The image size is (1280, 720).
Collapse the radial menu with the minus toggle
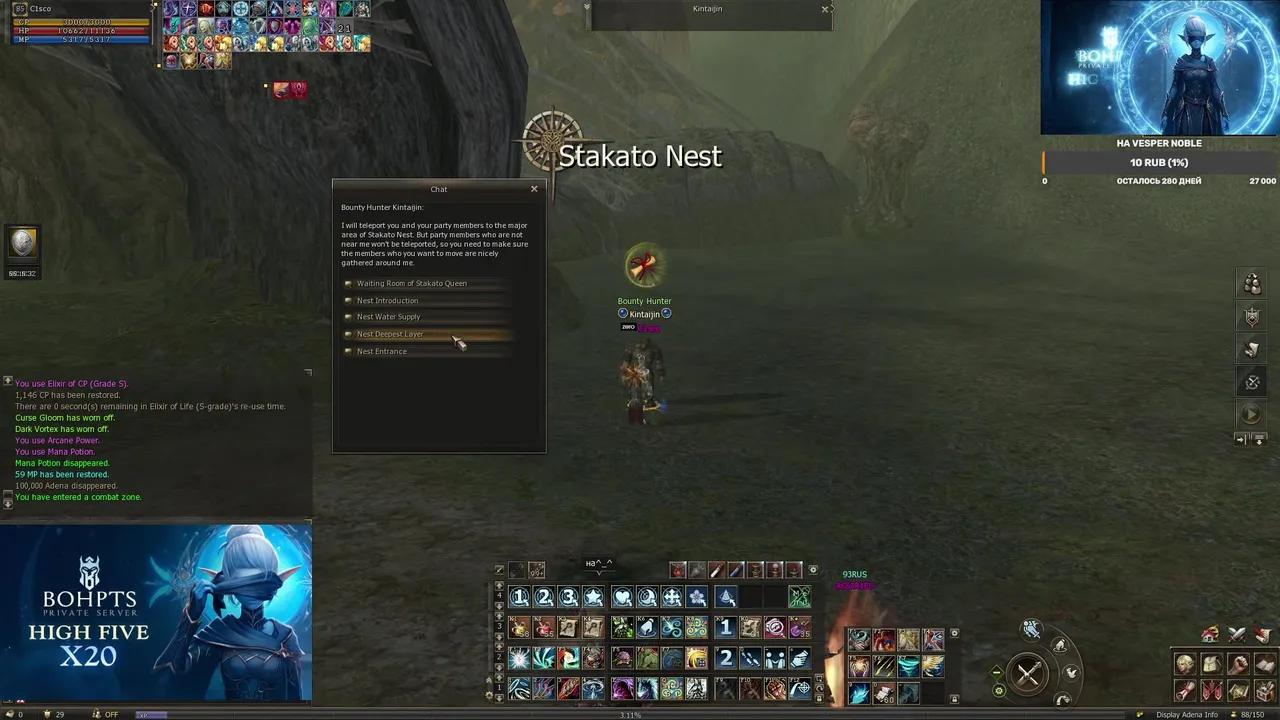pos(996,673)
